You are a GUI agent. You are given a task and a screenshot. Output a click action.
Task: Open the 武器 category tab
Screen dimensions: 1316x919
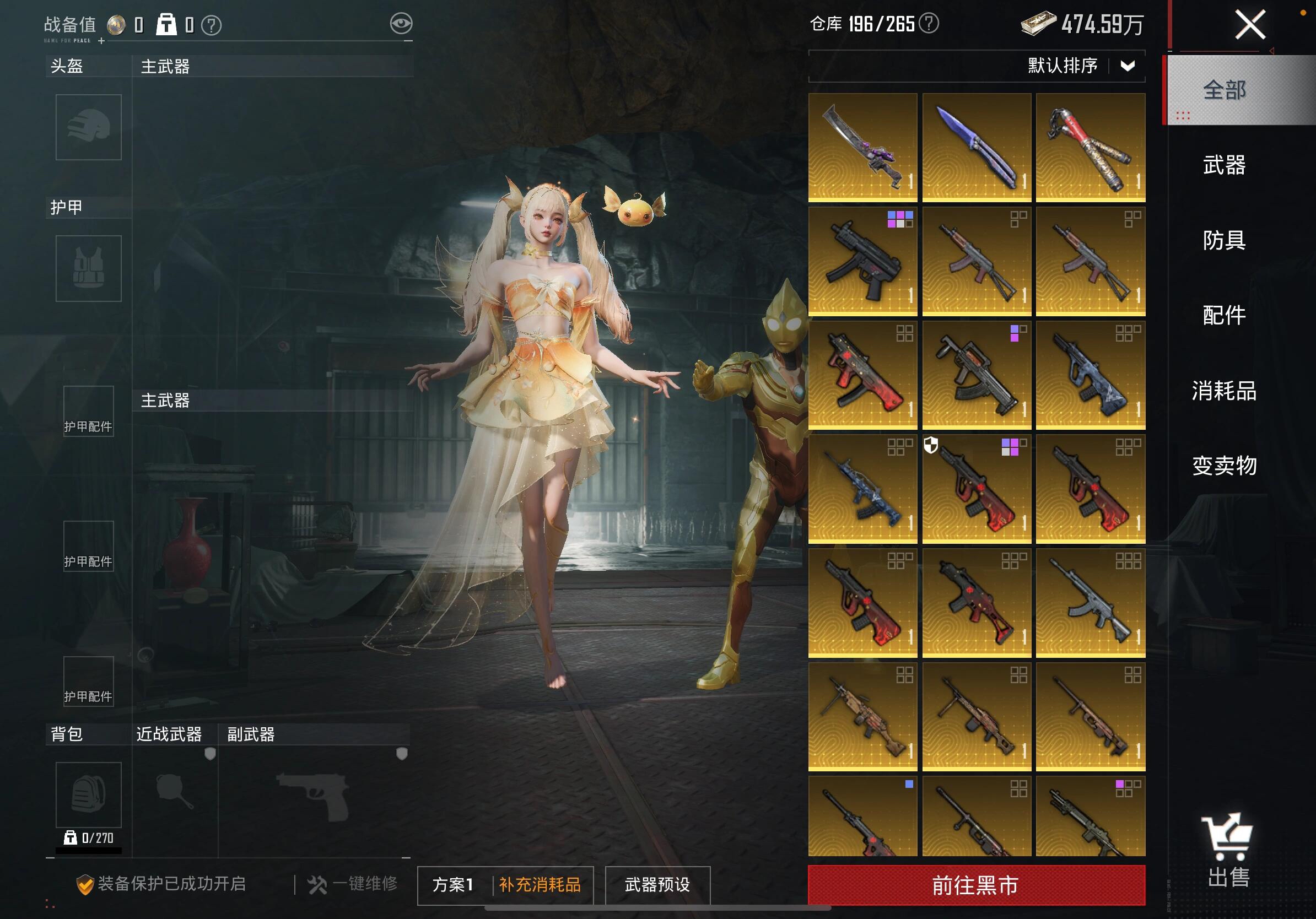1225,165
